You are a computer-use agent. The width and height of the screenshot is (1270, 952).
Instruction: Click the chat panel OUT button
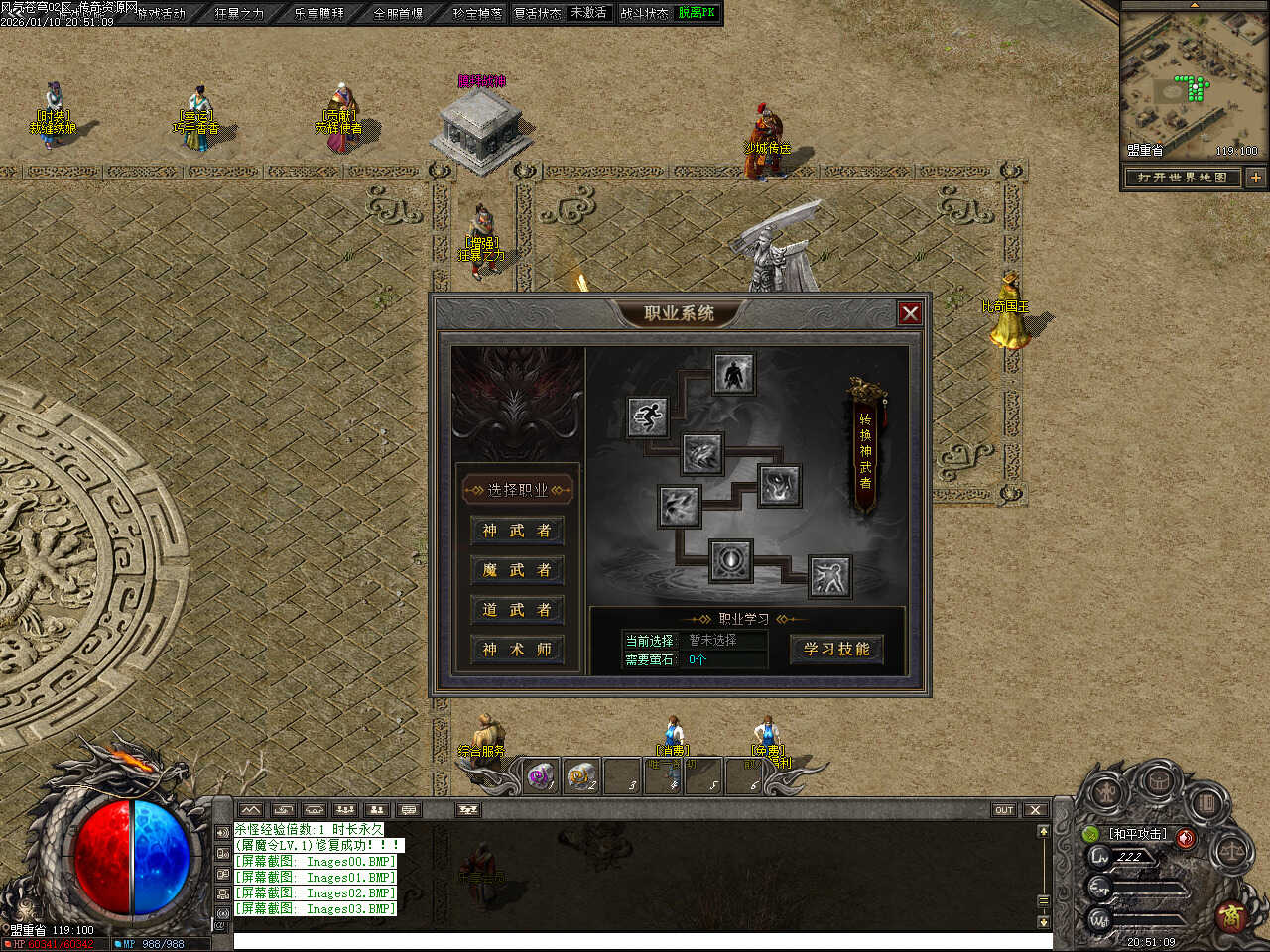tap(1004, 810)
